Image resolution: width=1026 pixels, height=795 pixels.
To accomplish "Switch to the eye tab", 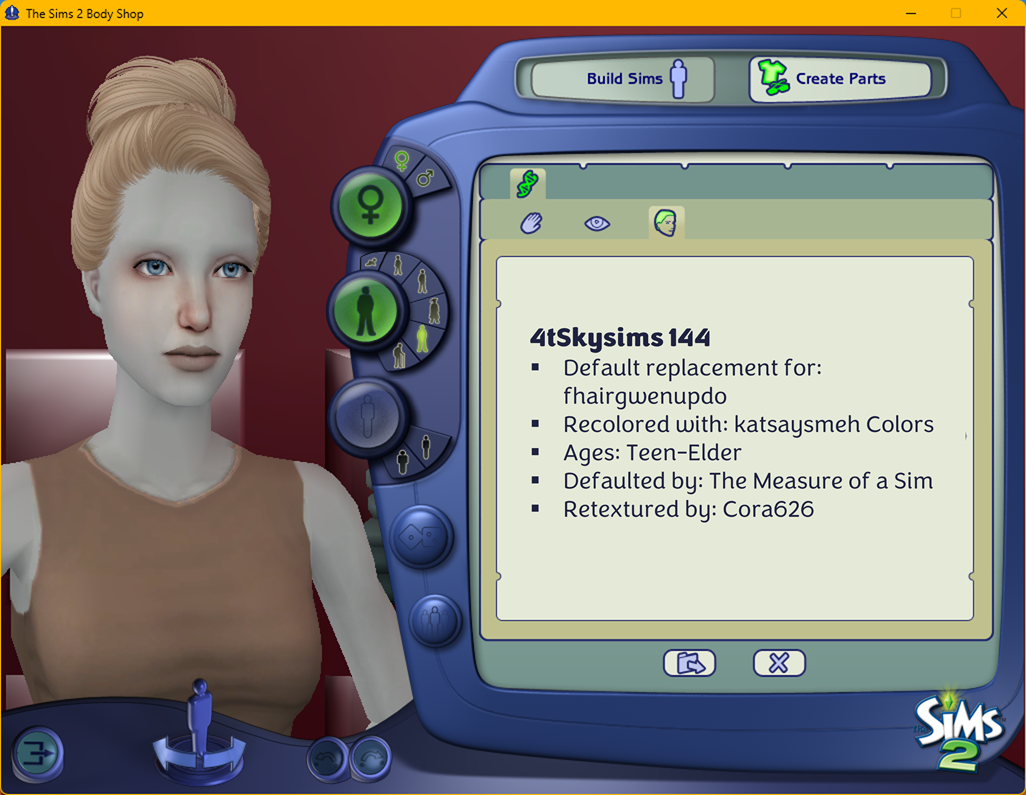I will (597, 223).
